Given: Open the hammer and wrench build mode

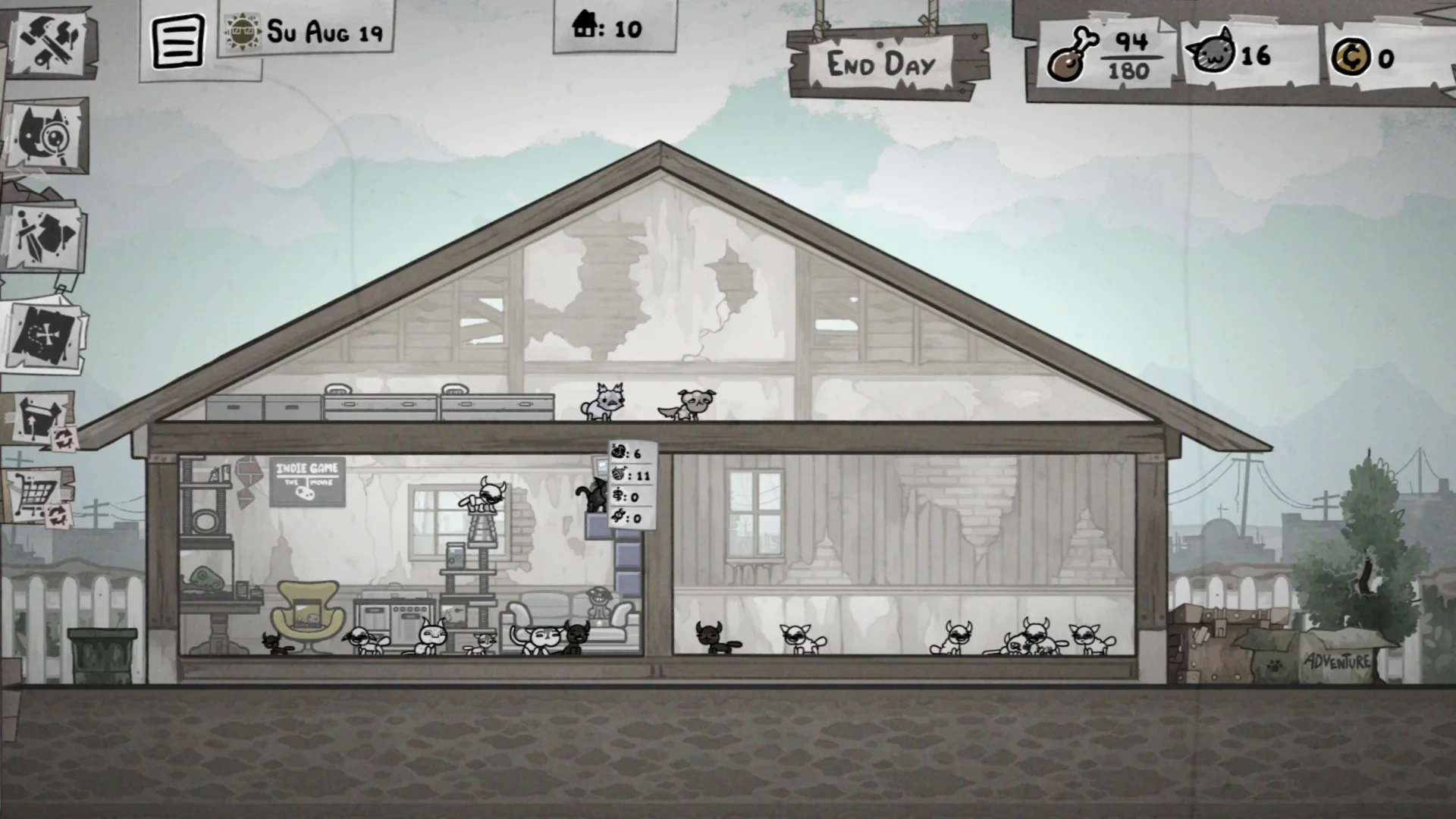Looking at the screenshot, I should pos(50,40).
